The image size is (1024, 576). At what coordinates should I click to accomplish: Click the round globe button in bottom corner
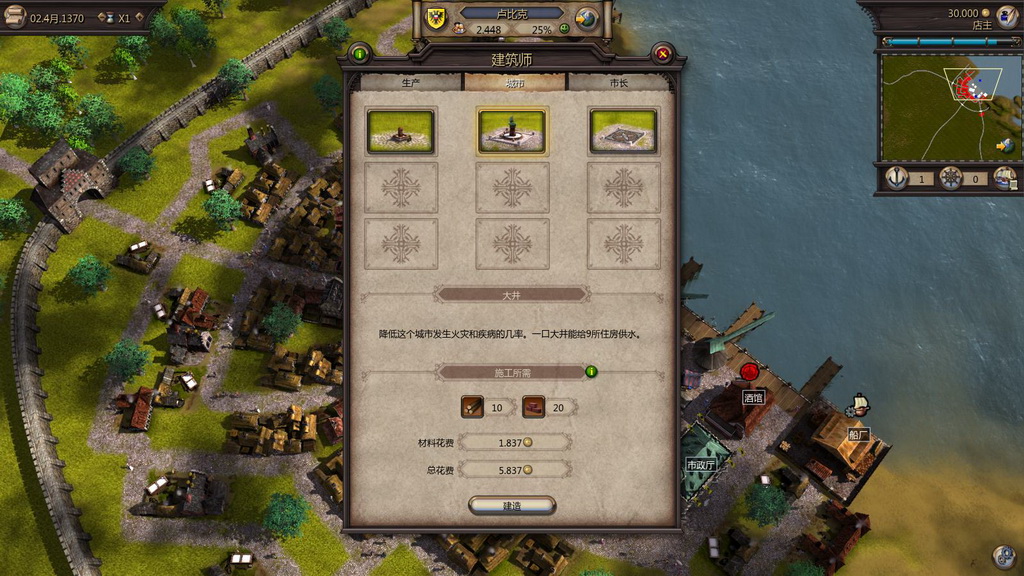tap(1003, 556)
